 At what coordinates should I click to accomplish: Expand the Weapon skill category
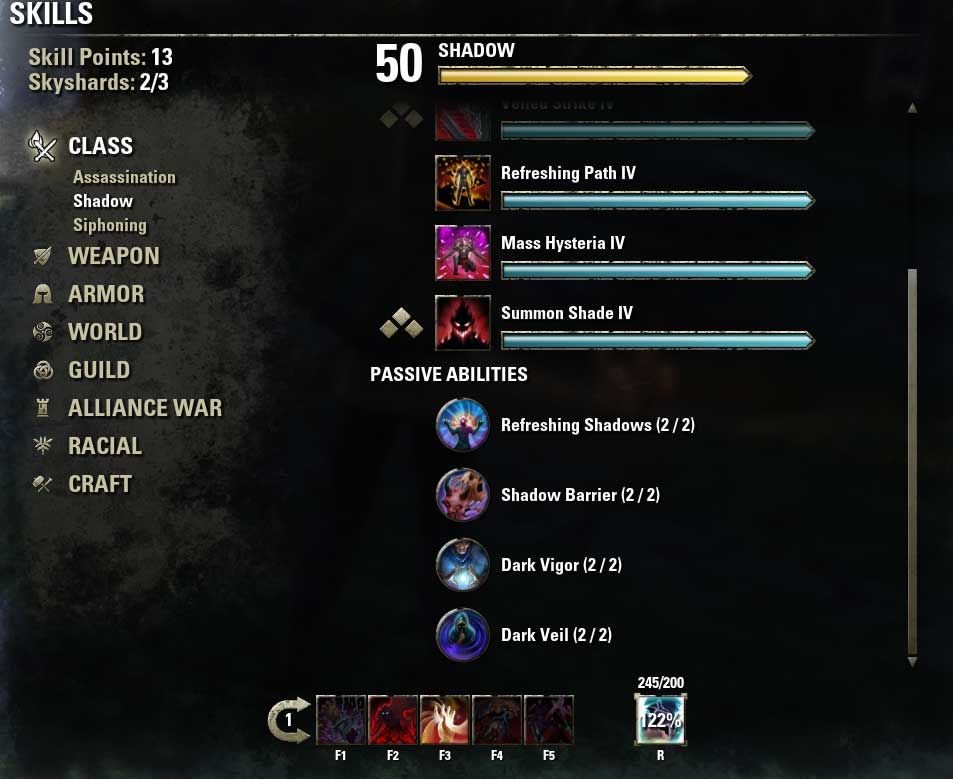pyautogui.click(x=113, y=256)
